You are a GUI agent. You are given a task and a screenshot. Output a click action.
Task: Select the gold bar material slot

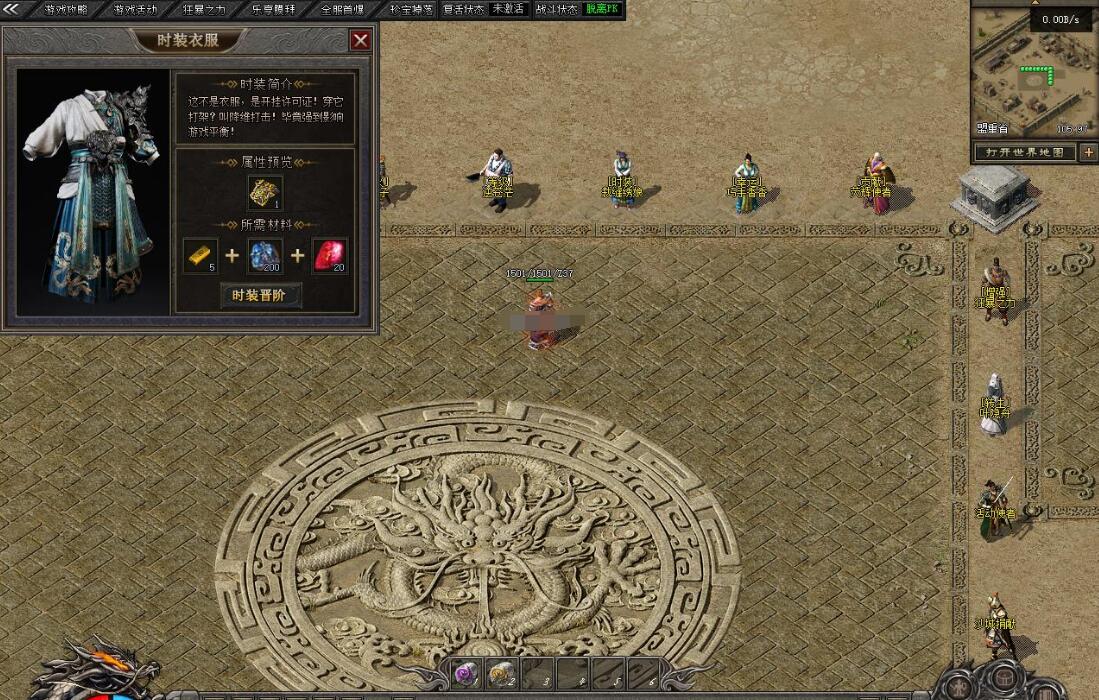pyautogui.click(x=200, y=256)
